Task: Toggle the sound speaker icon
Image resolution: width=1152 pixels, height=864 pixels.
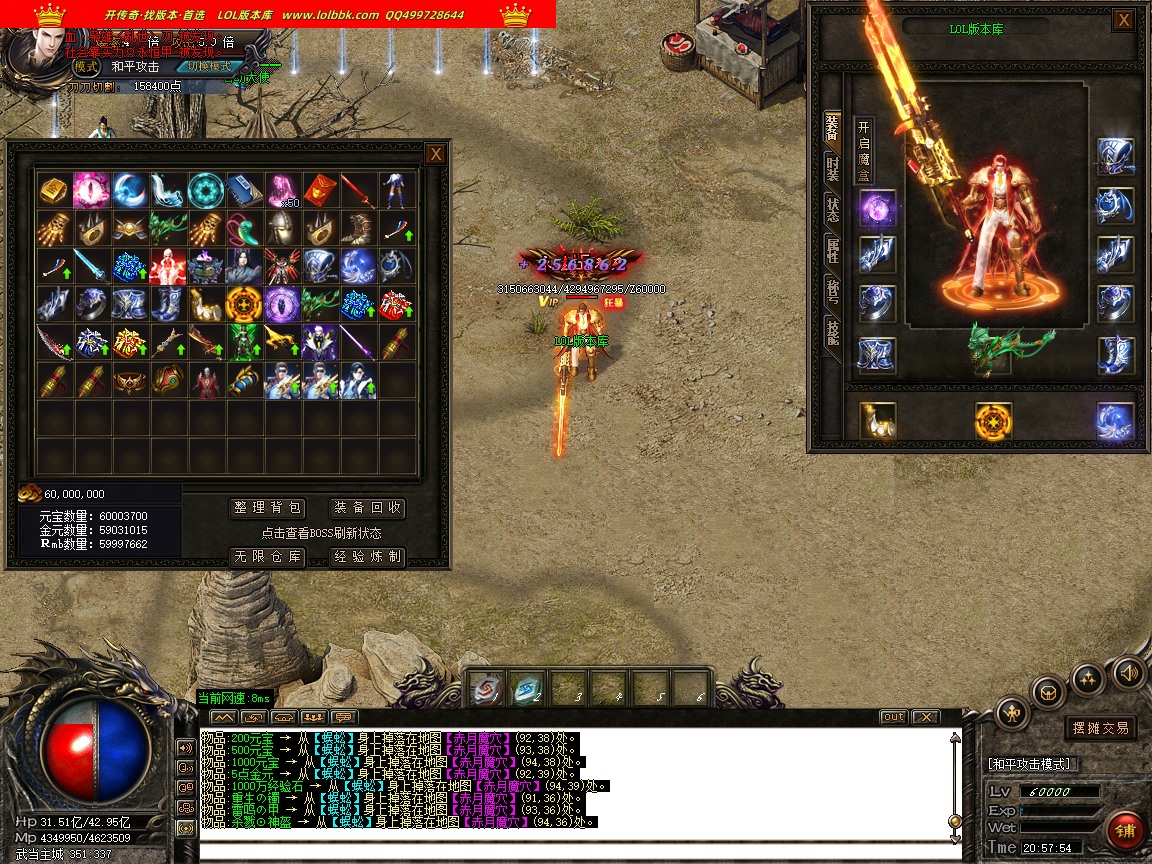Action: point(1129,672)
